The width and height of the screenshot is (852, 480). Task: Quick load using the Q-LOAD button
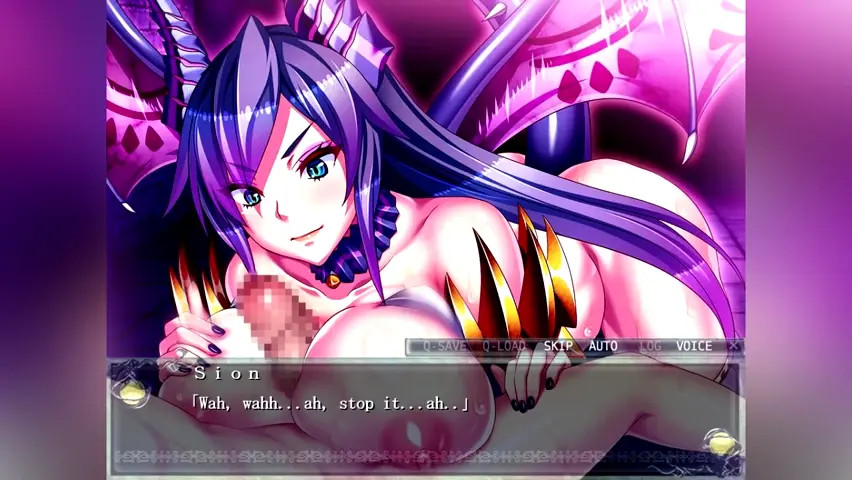tap(503, 346)
